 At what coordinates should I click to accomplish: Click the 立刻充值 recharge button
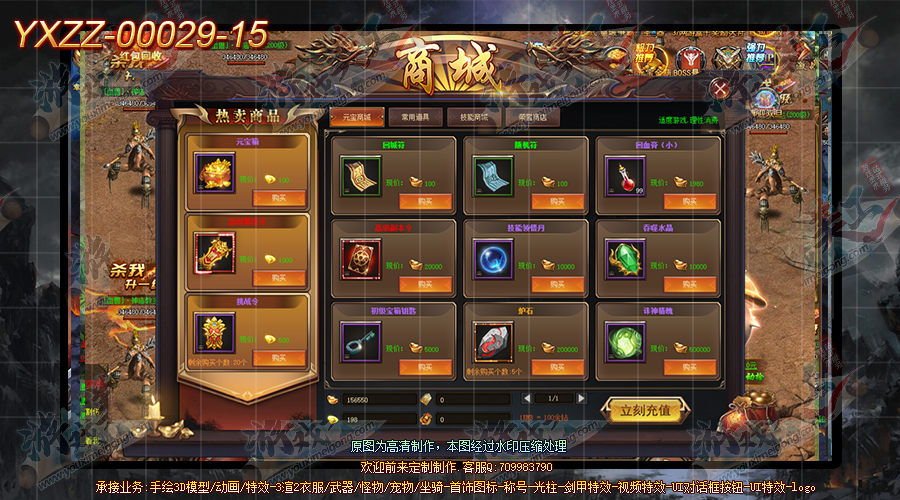[643, 410]
